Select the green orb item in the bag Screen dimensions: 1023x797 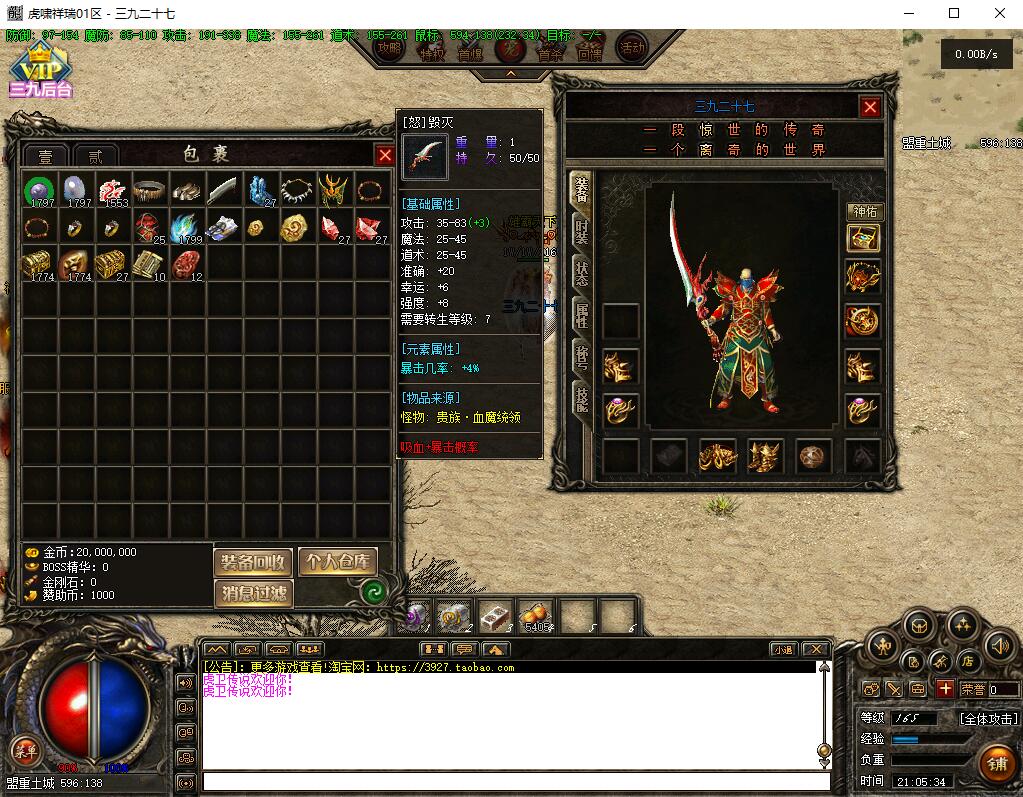(41, 189)
